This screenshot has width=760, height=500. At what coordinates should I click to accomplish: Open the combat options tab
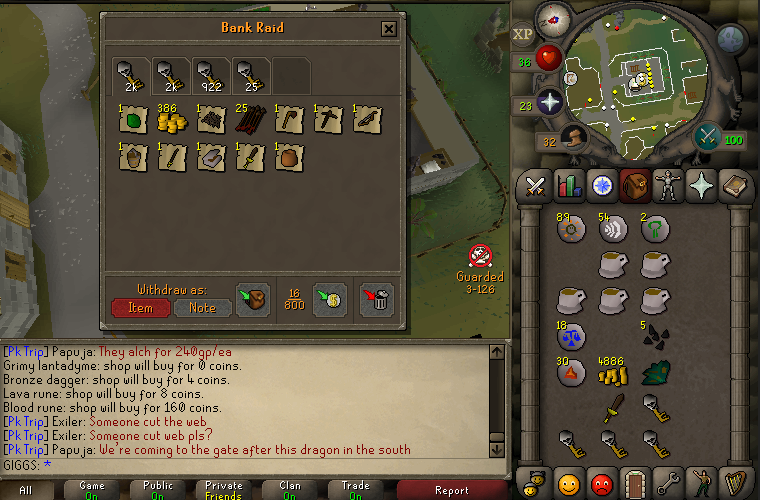click(535, 186)
